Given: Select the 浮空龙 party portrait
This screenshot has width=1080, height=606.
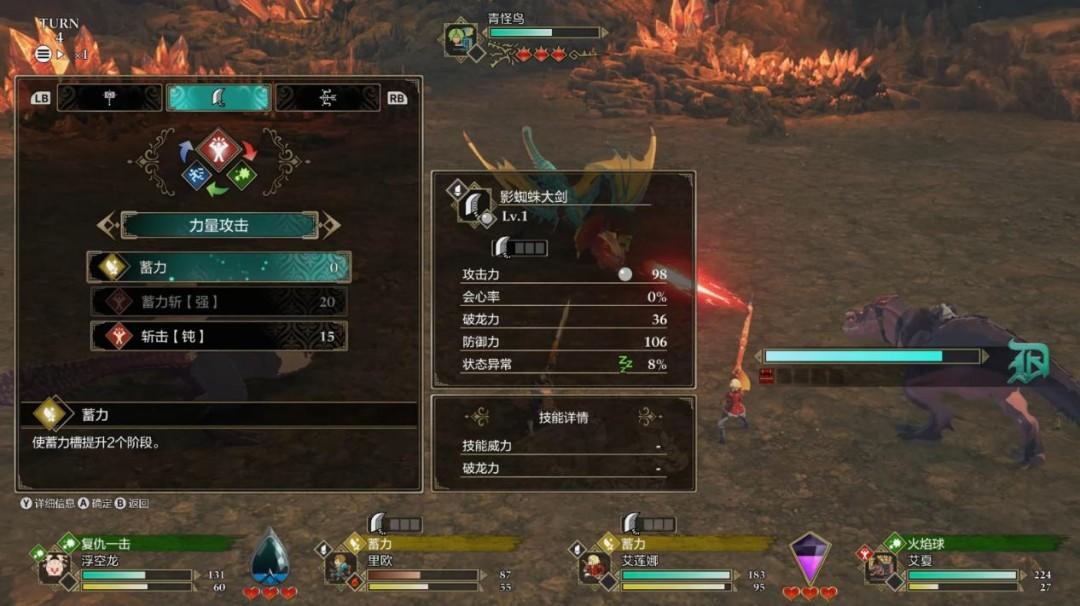Looking at the screenshot, I should (53, 568).
